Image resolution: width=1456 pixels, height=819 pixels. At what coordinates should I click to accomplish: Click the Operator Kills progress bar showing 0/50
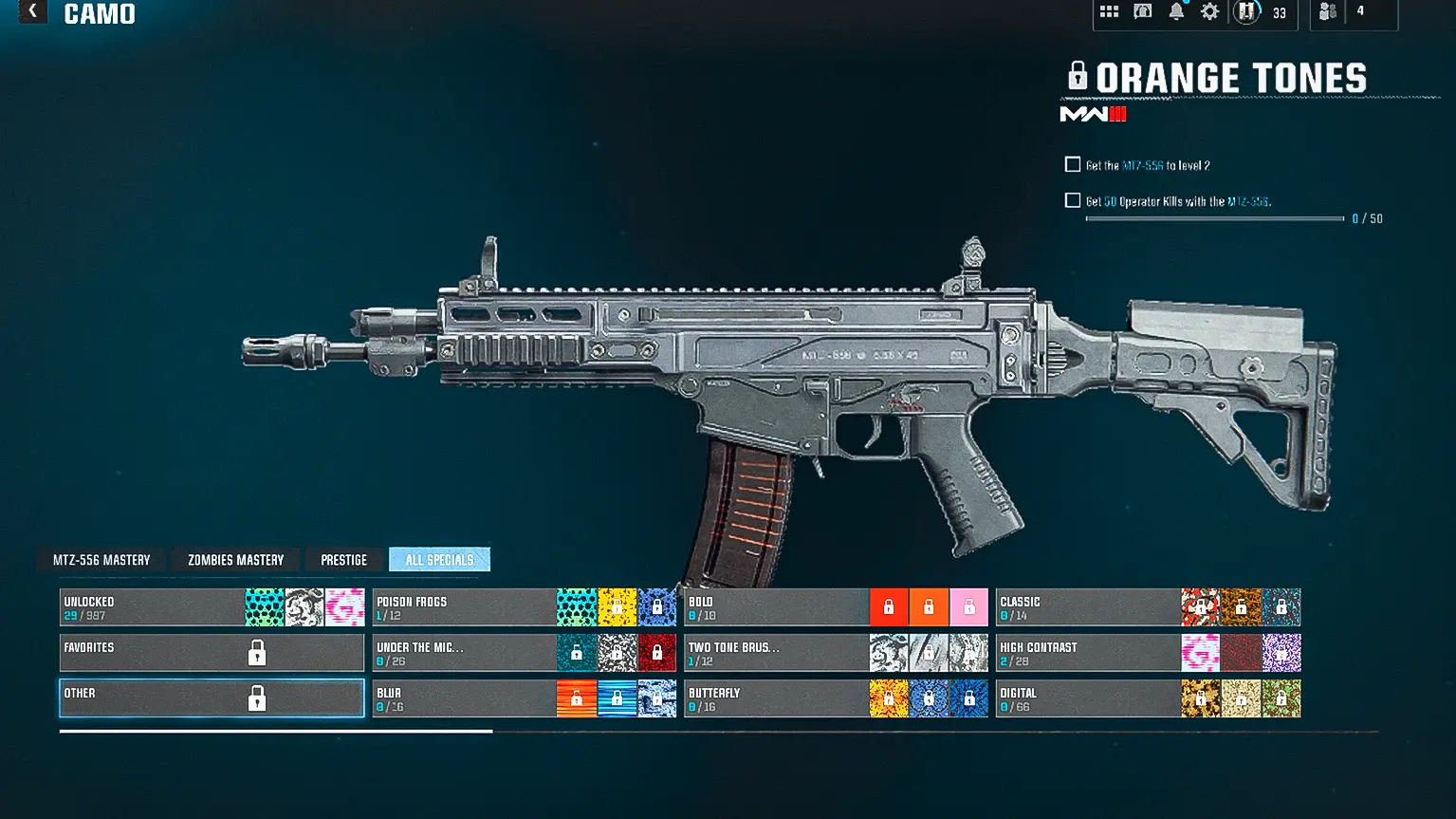(1214, 216)
